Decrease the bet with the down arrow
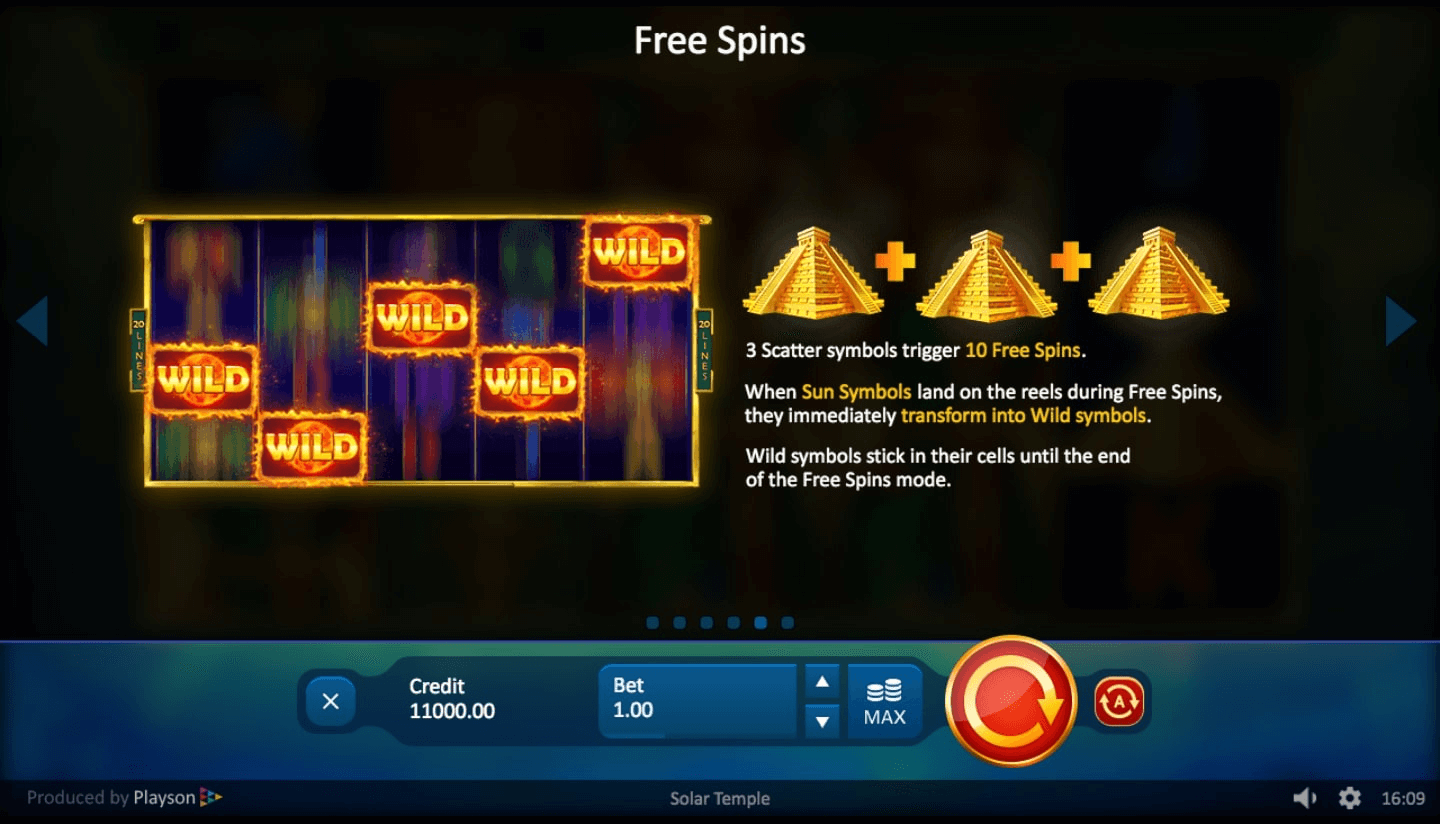The image size is (1440, 824). pos(822,720)
